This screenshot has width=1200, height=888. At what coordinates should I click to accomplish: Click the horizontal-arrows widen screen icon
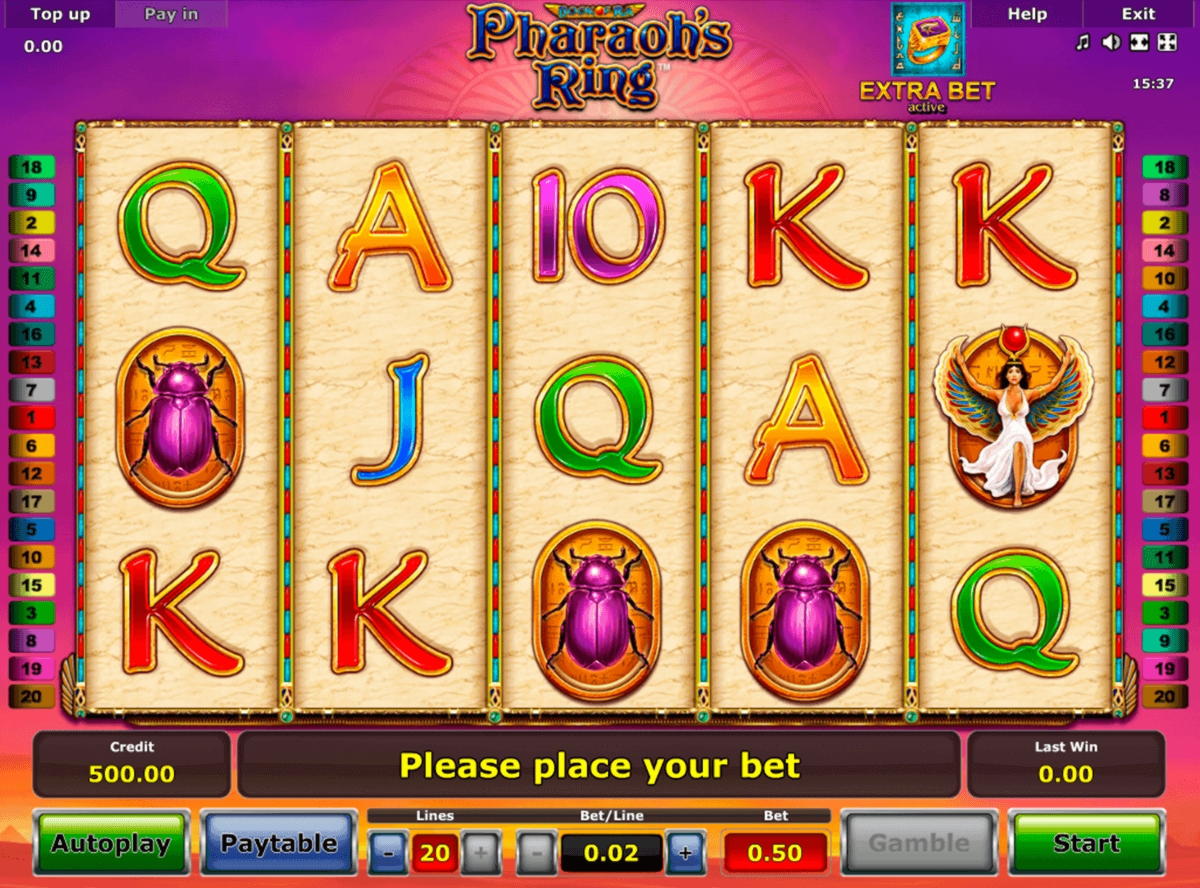[x=1138, y=42]
